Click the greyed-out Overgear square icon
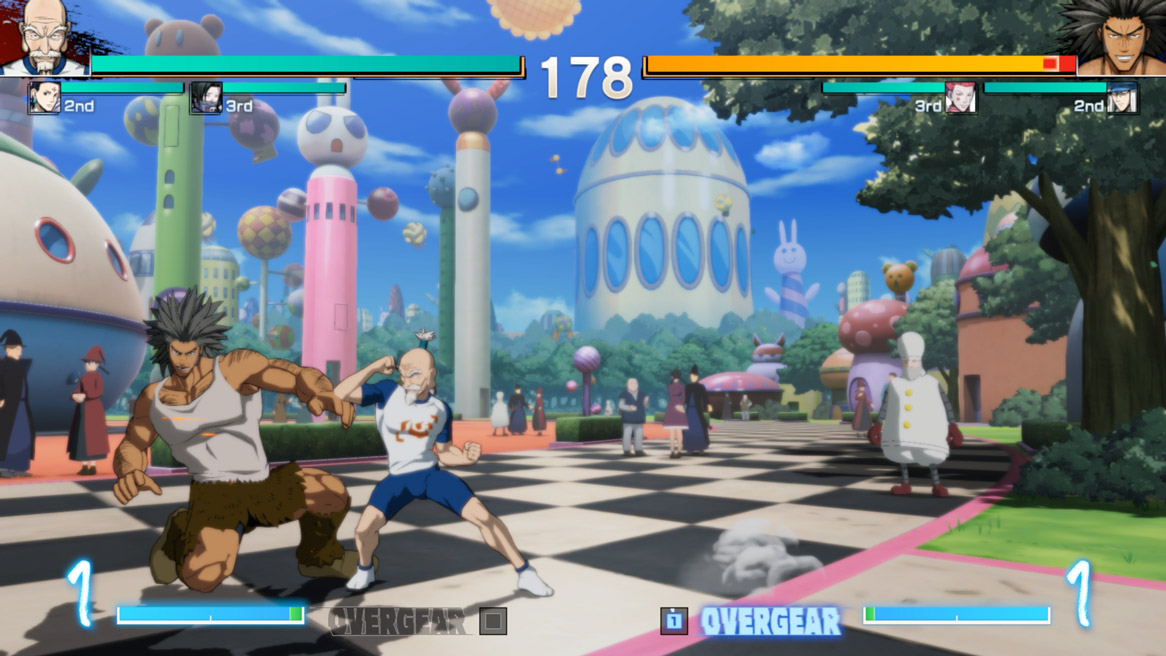Screen dimensions: 1166x656 (x=492, y=621)
